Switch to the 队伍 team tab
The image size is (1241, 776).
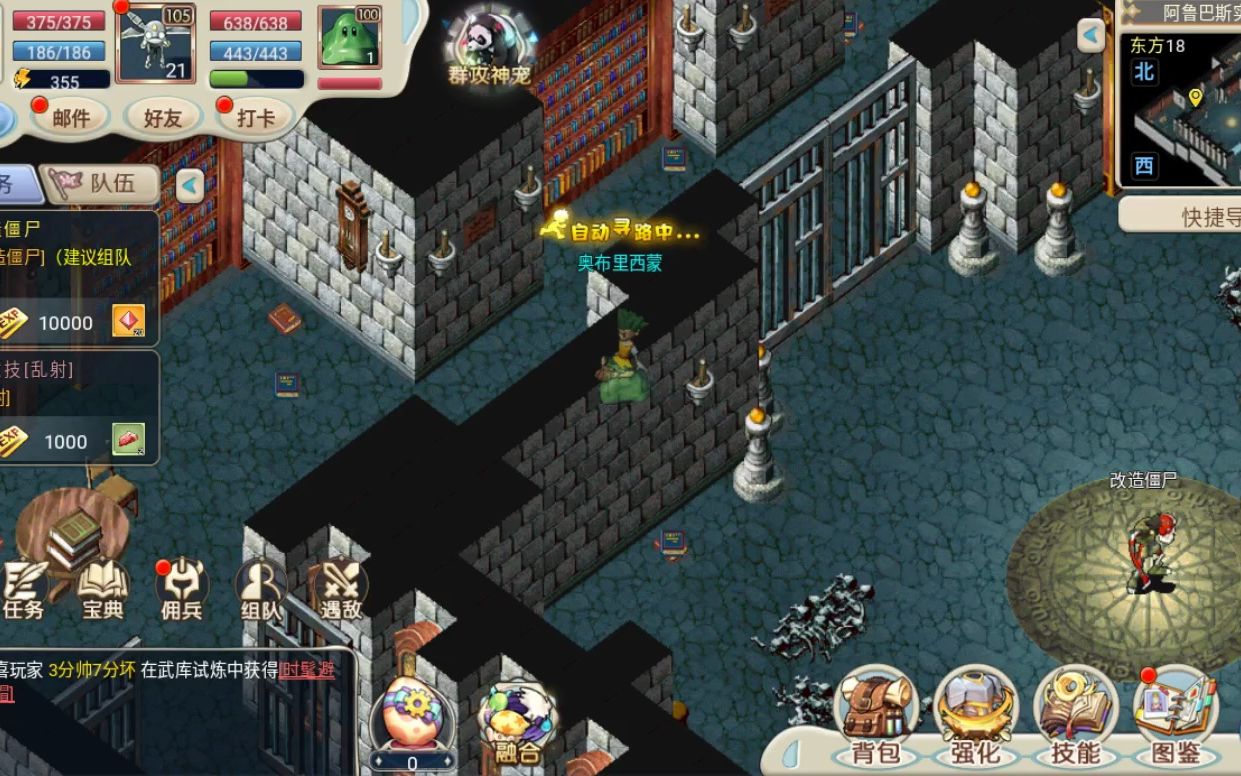100,184
